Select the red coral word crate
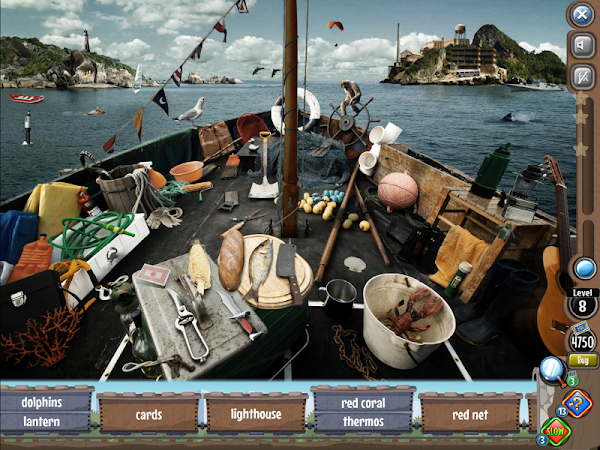This screenshot has height=450, width=600. 362,402
